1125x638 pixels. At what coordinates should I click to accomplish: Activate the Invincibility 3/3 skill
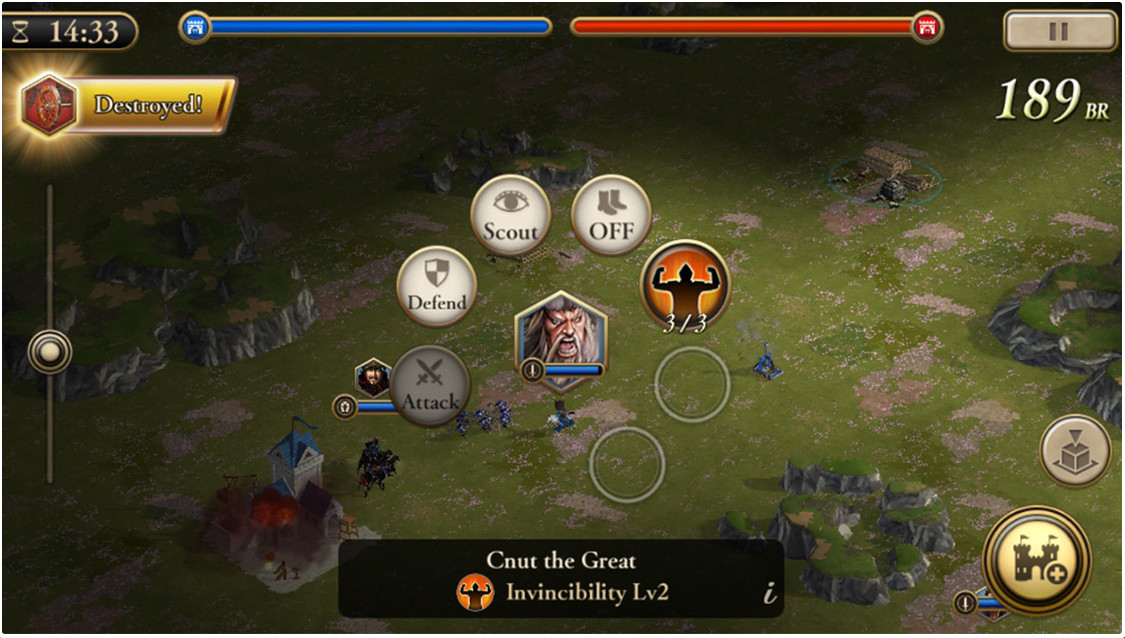685,287
